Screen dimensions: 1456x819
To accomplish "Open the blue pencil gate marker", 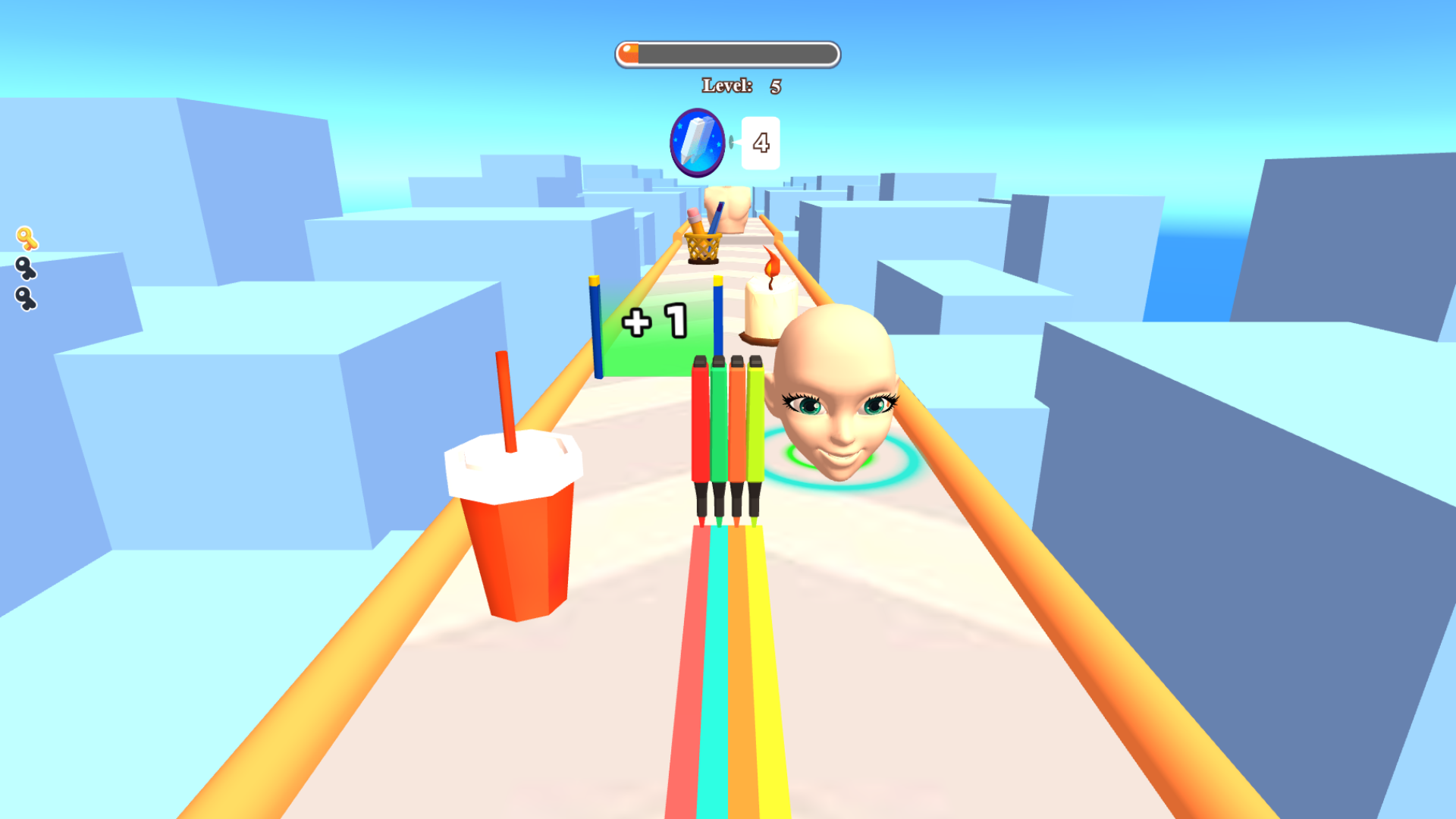I will (596, 326).
